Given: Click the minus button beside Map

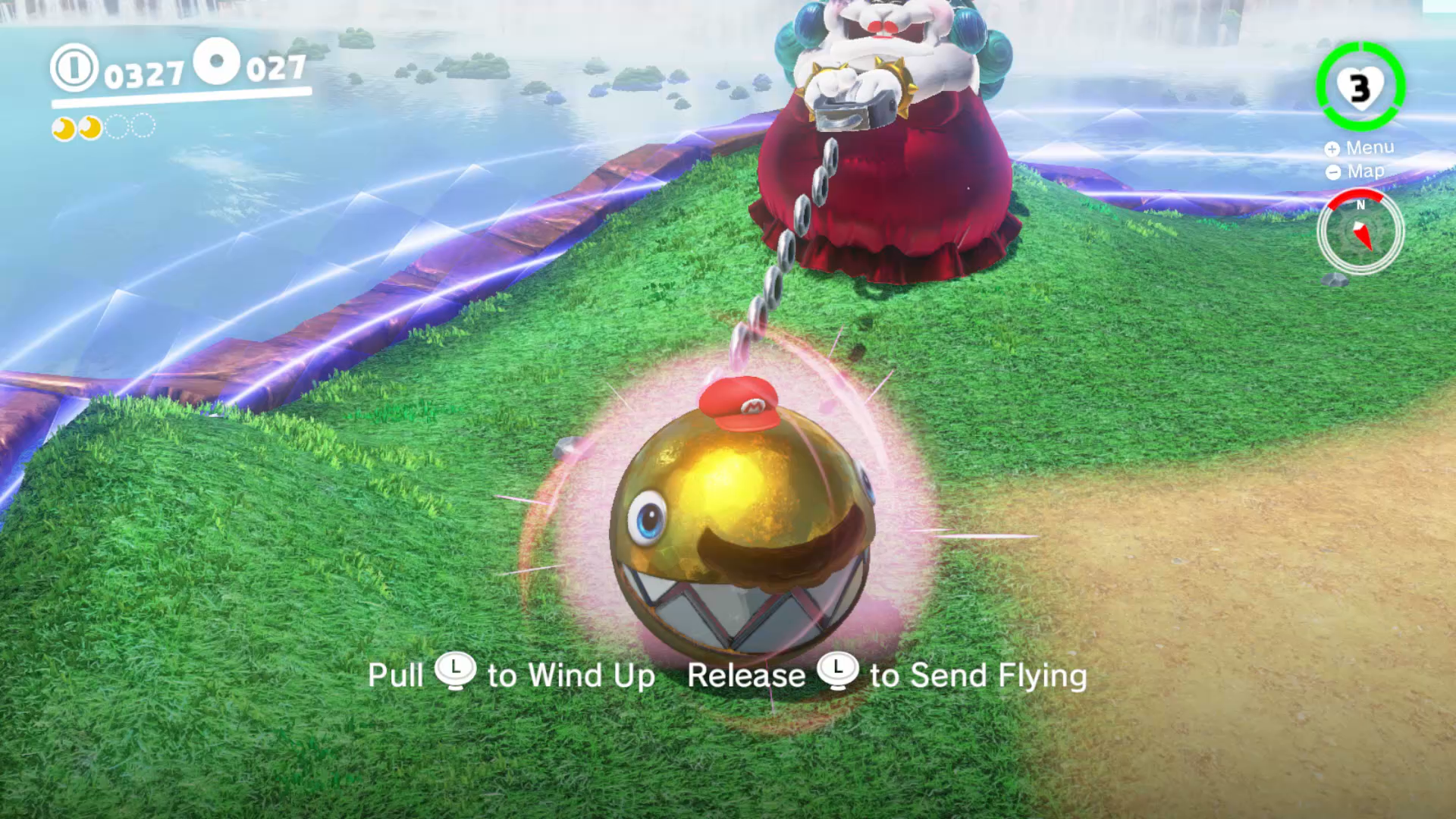Looking at the screenshot, I should click(x=1332, y=171).
